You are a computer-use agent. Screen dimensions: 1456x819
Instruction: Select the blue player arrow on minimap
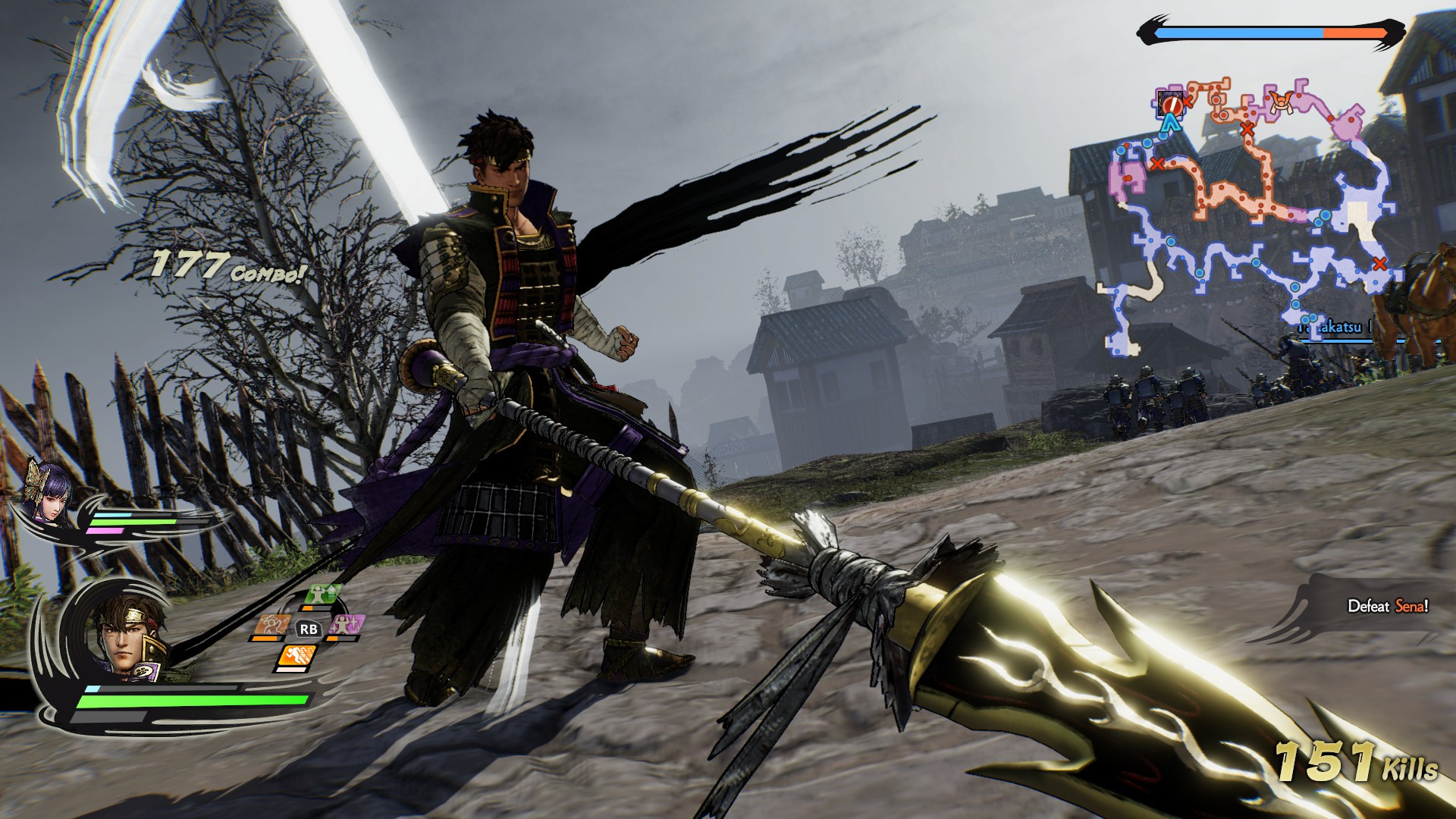[x=1172, y=122]
